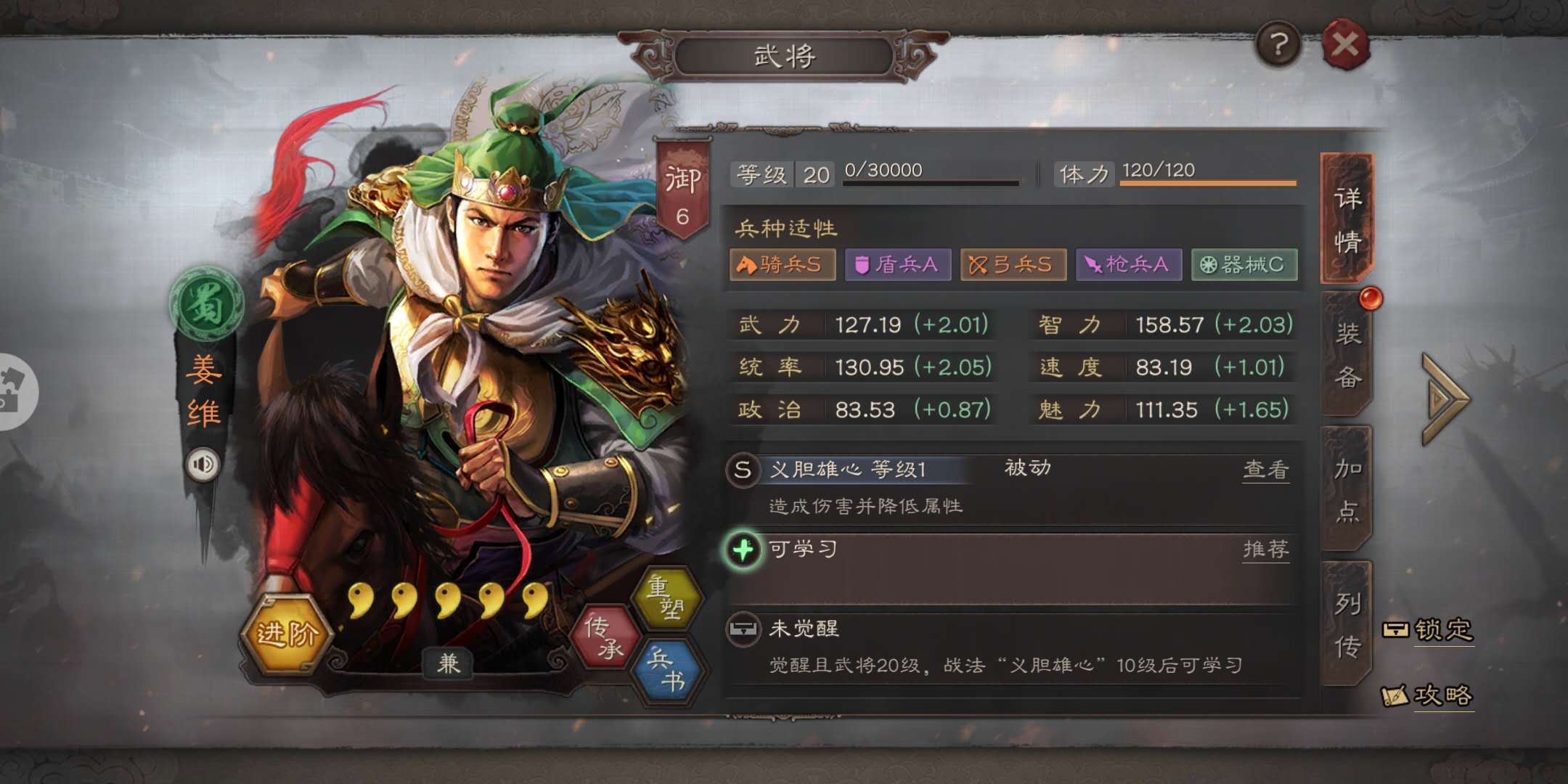This screenshot has height=784, width=1568.
Task: Add a skill with the green plus
Action: (743, 550)
